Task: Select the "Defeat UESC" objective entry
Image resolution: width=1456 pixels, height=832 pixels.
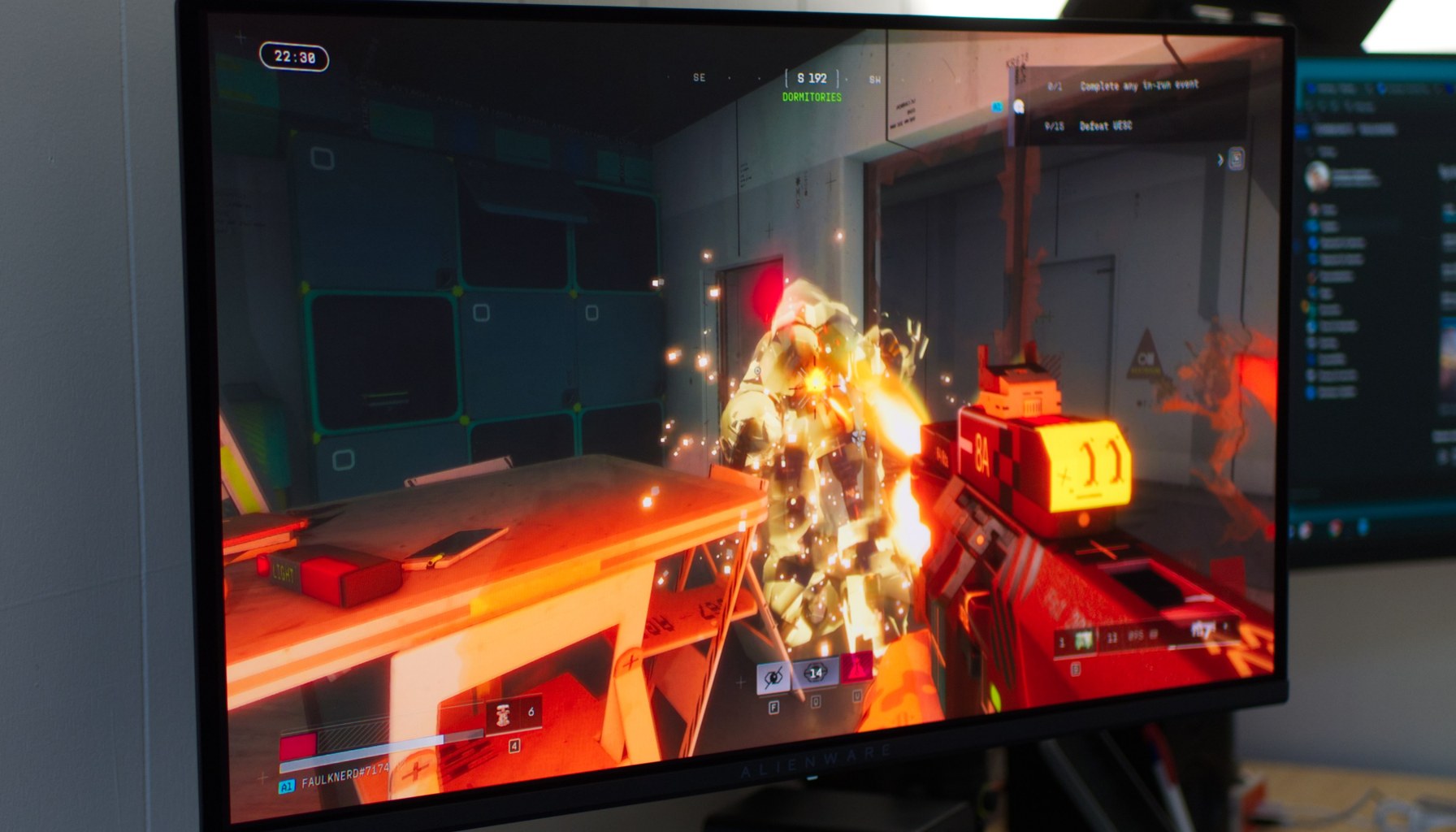Action: 1105,126
